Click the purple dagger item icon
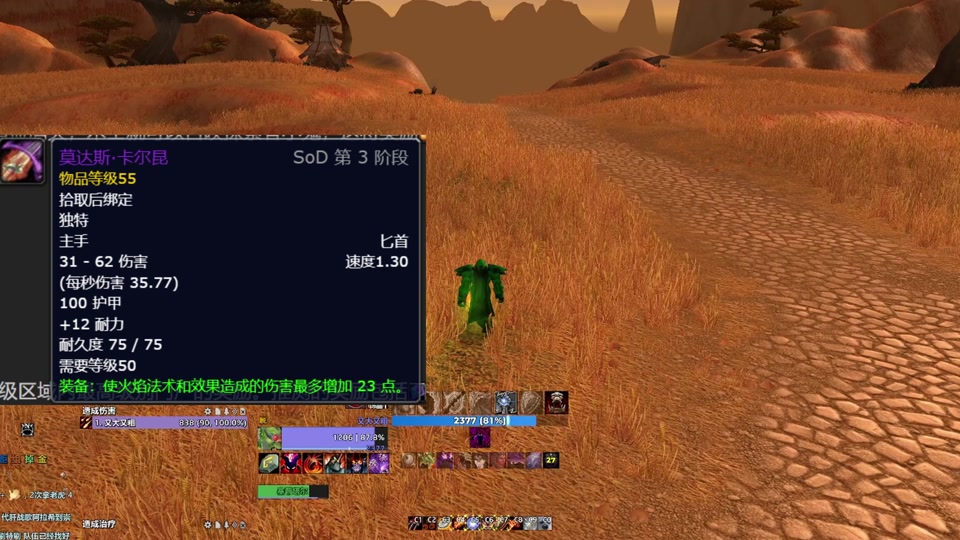Image resolution: width=960 pixels, height=540 pixels. point(21,162)
